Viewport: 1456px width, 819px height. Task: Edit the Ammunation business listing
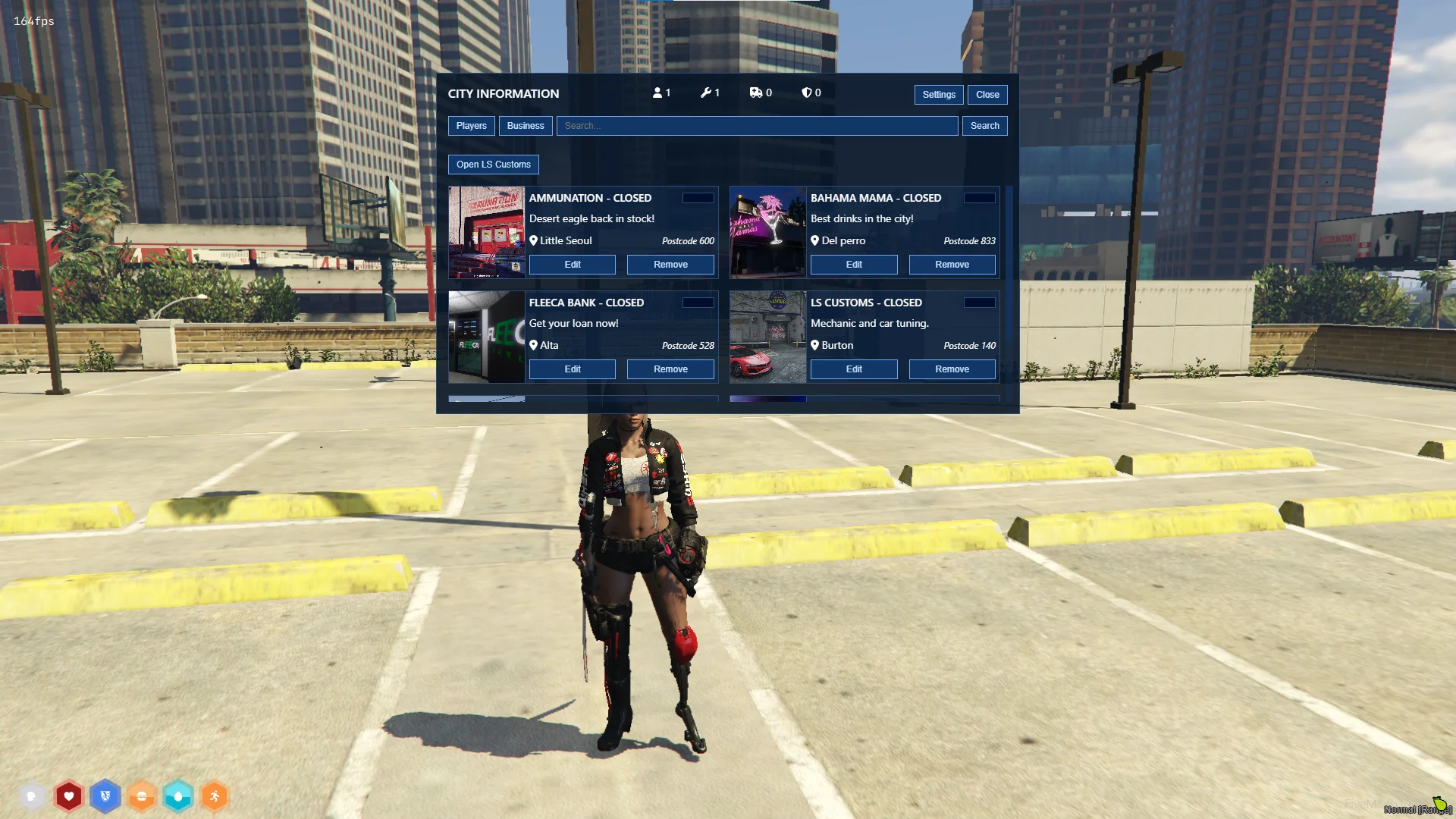tap(572, 265)
